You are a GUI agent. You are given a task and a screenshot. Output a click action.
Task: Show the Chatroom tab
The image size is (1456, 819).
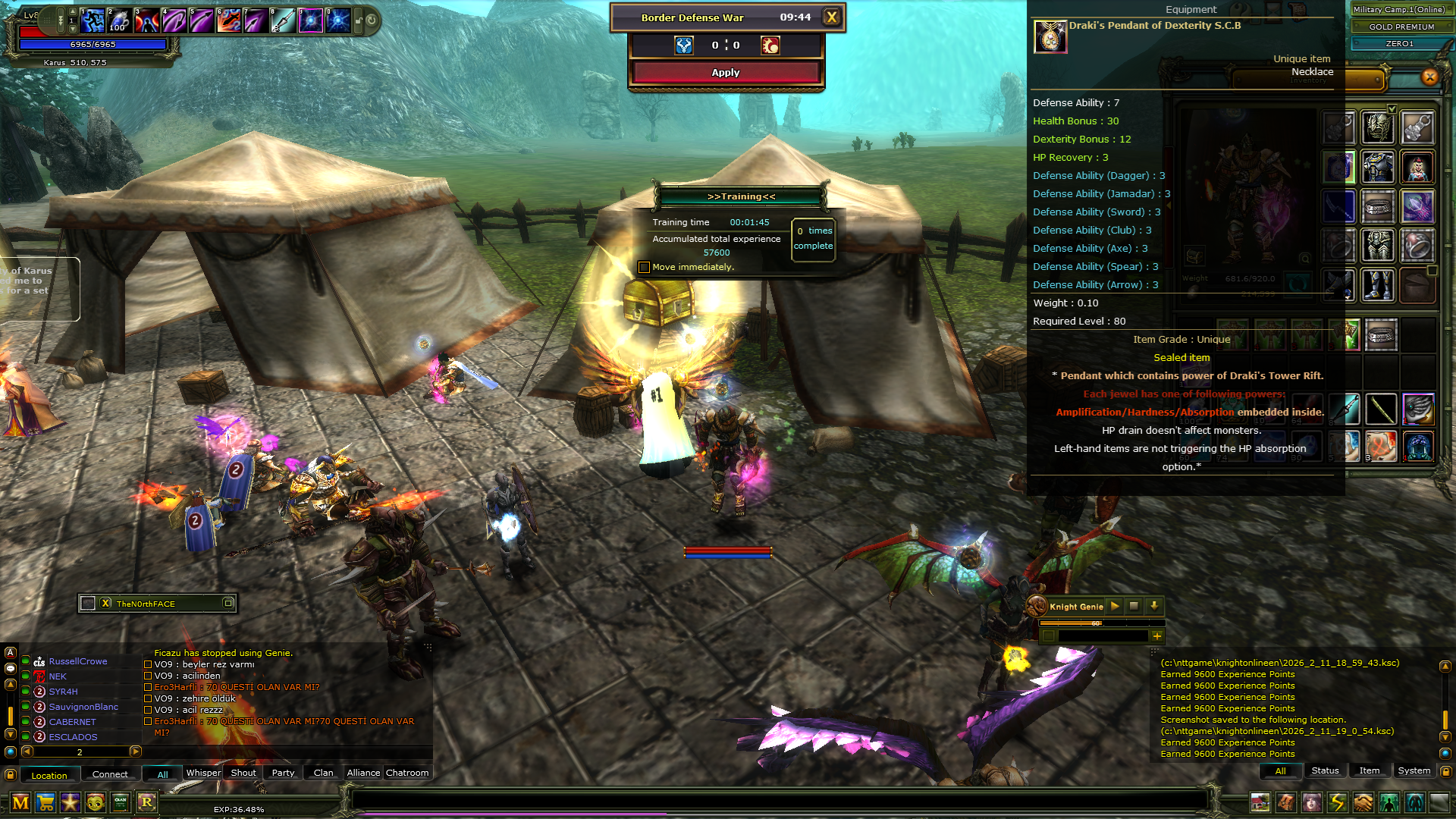click(407, 773)
